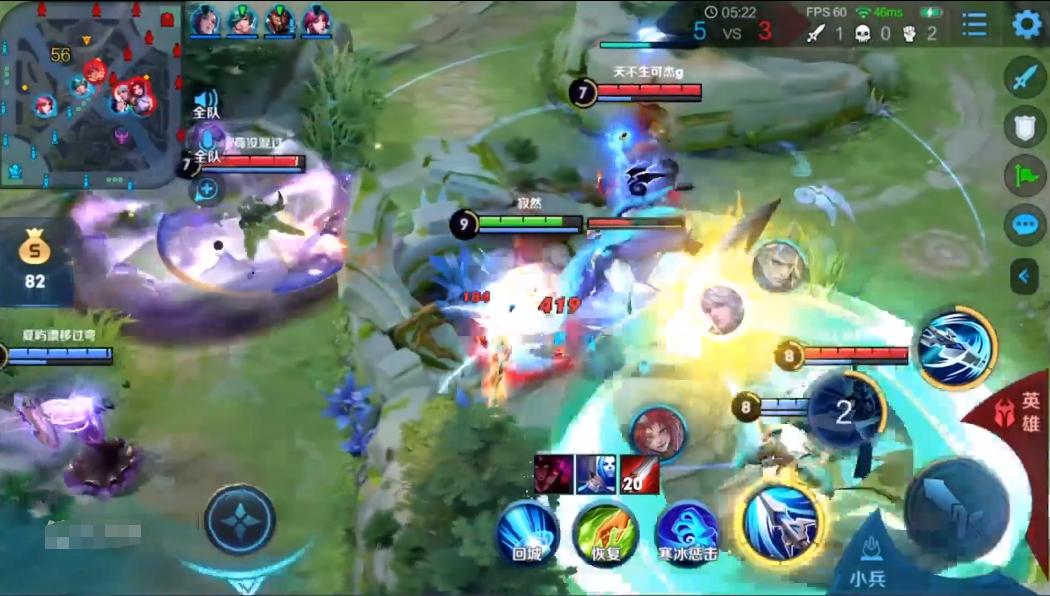Send the green flag gather signal
Viewport: 1050px width, 596px height.
click(x=1025, y=174)
